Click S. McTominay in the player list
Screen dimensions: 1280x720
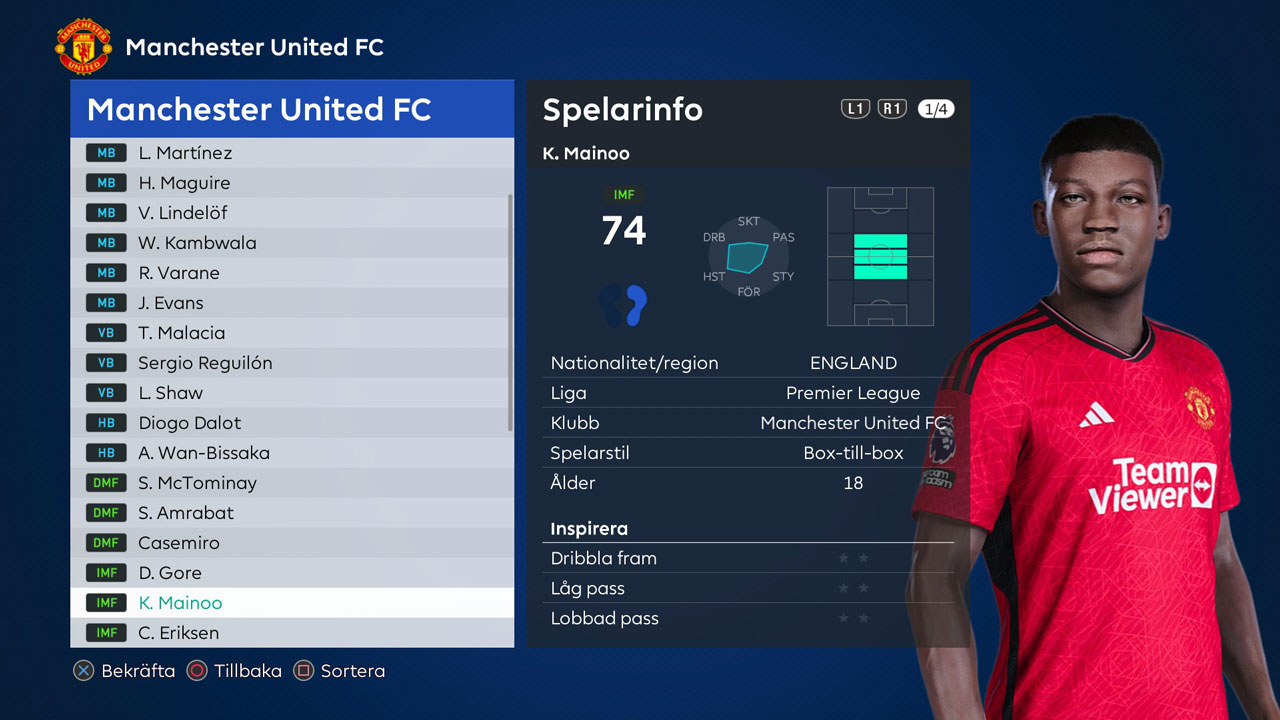coord(290,483)
